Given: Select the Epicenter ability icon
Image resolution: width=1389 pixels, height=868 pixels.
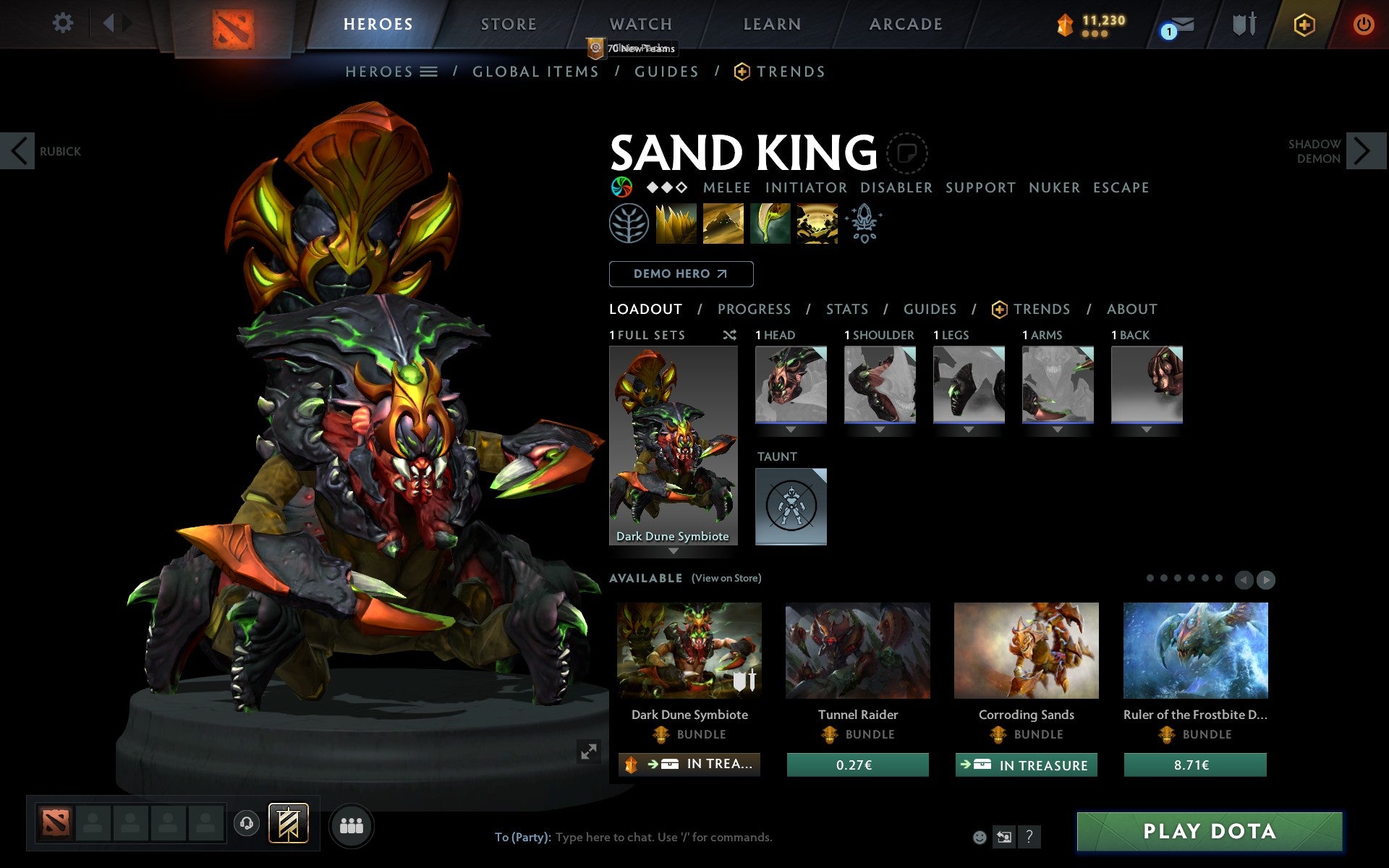Looking at the screenshot, I should click(x=815, y=223).
